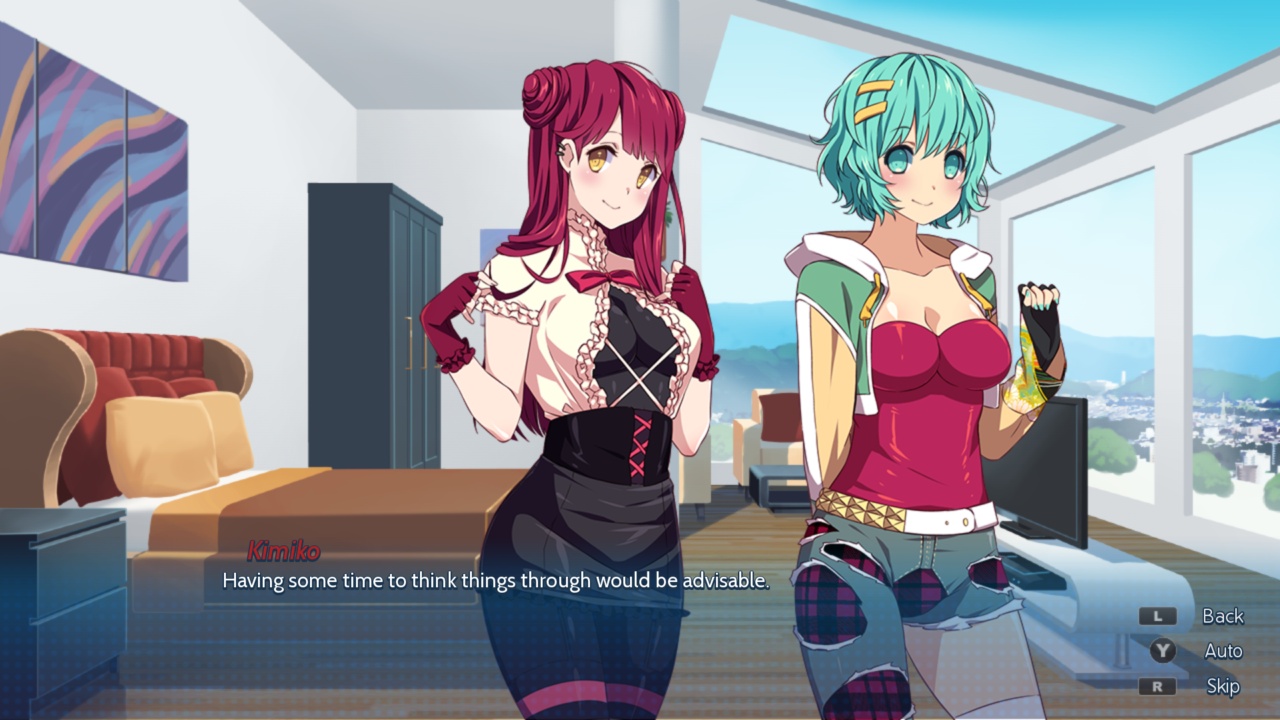Image resolution: width=1280 pixels, height=720 pixels.
Task: Enable Skip mode
Action: pos(1222,687)
